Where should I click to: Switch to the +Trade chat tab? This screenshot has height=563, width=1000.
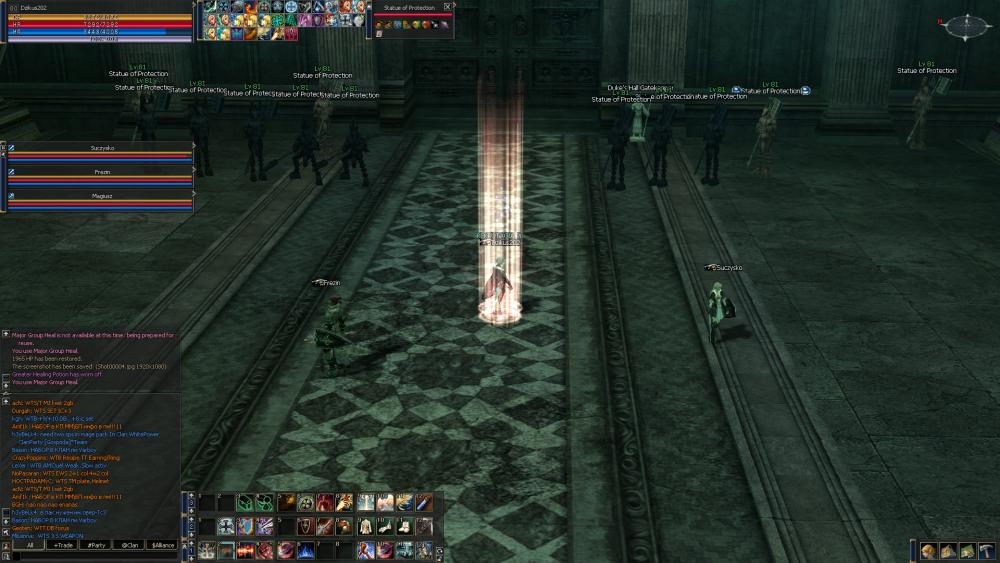pyautogui.click(x=64, y=545)
